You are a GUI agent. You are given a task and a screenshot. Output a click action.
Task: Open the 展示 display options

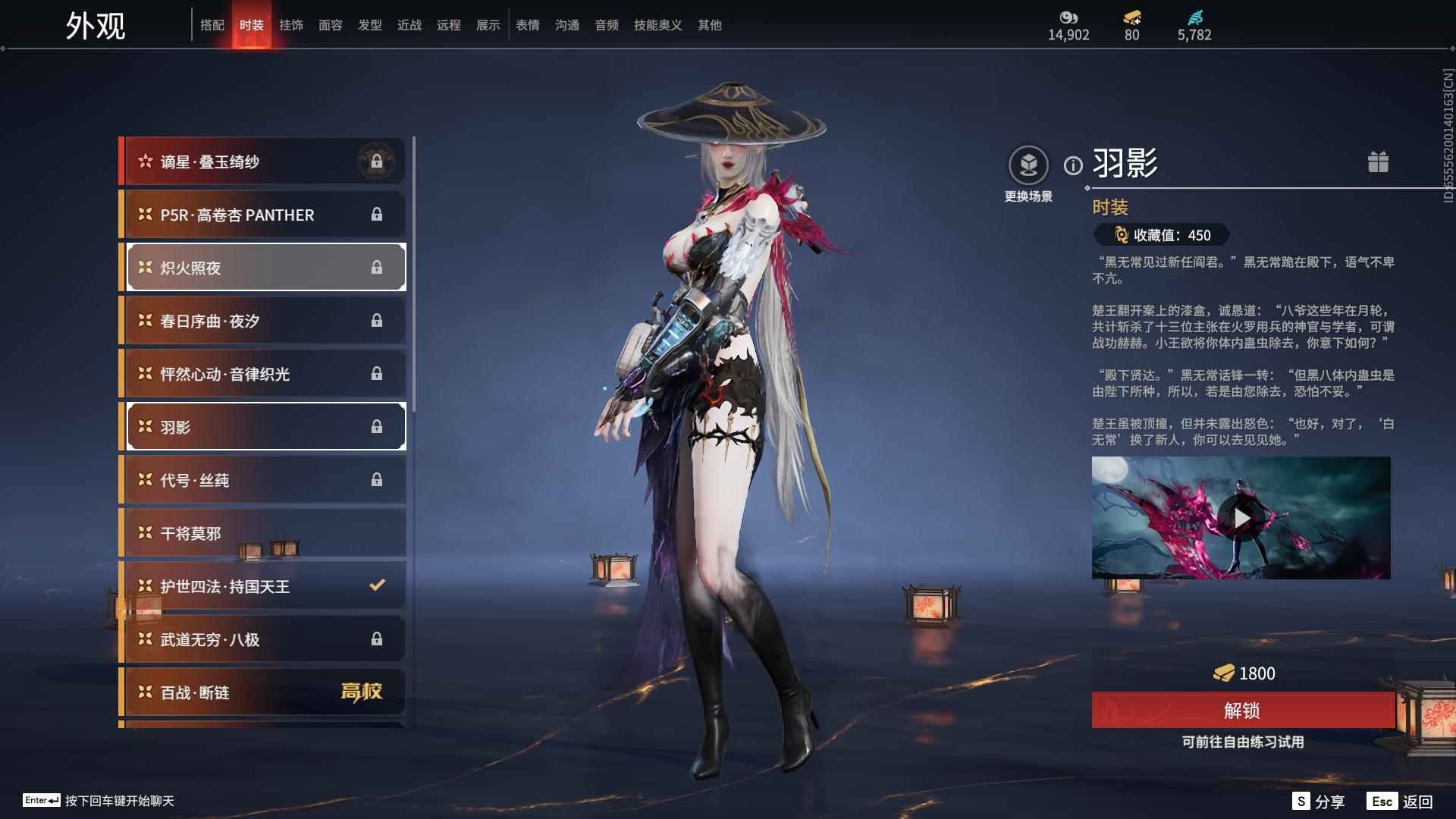pos(488,24)
